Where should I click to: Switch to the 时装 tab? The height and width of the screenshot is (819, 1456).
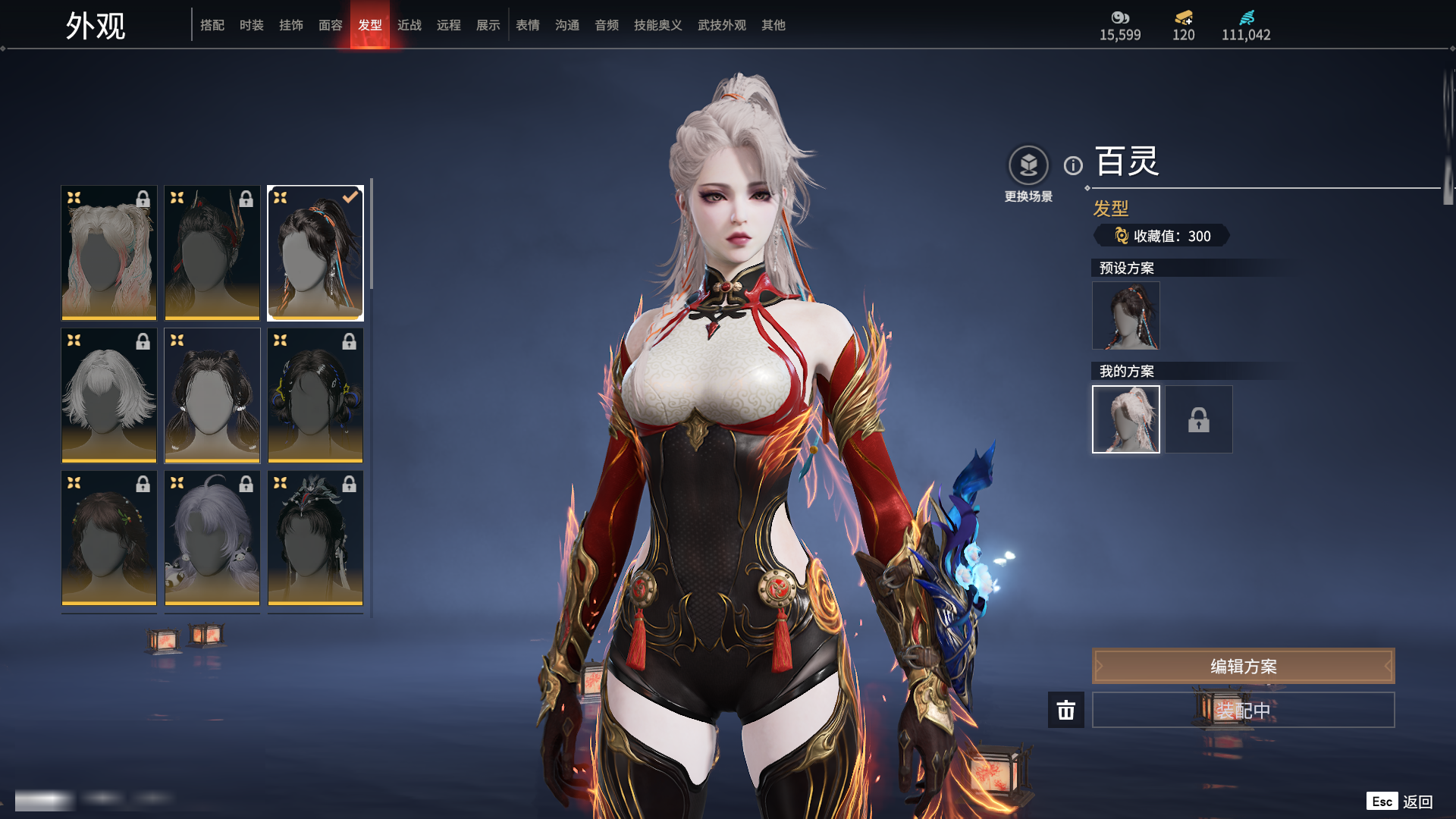click(251, 25)
